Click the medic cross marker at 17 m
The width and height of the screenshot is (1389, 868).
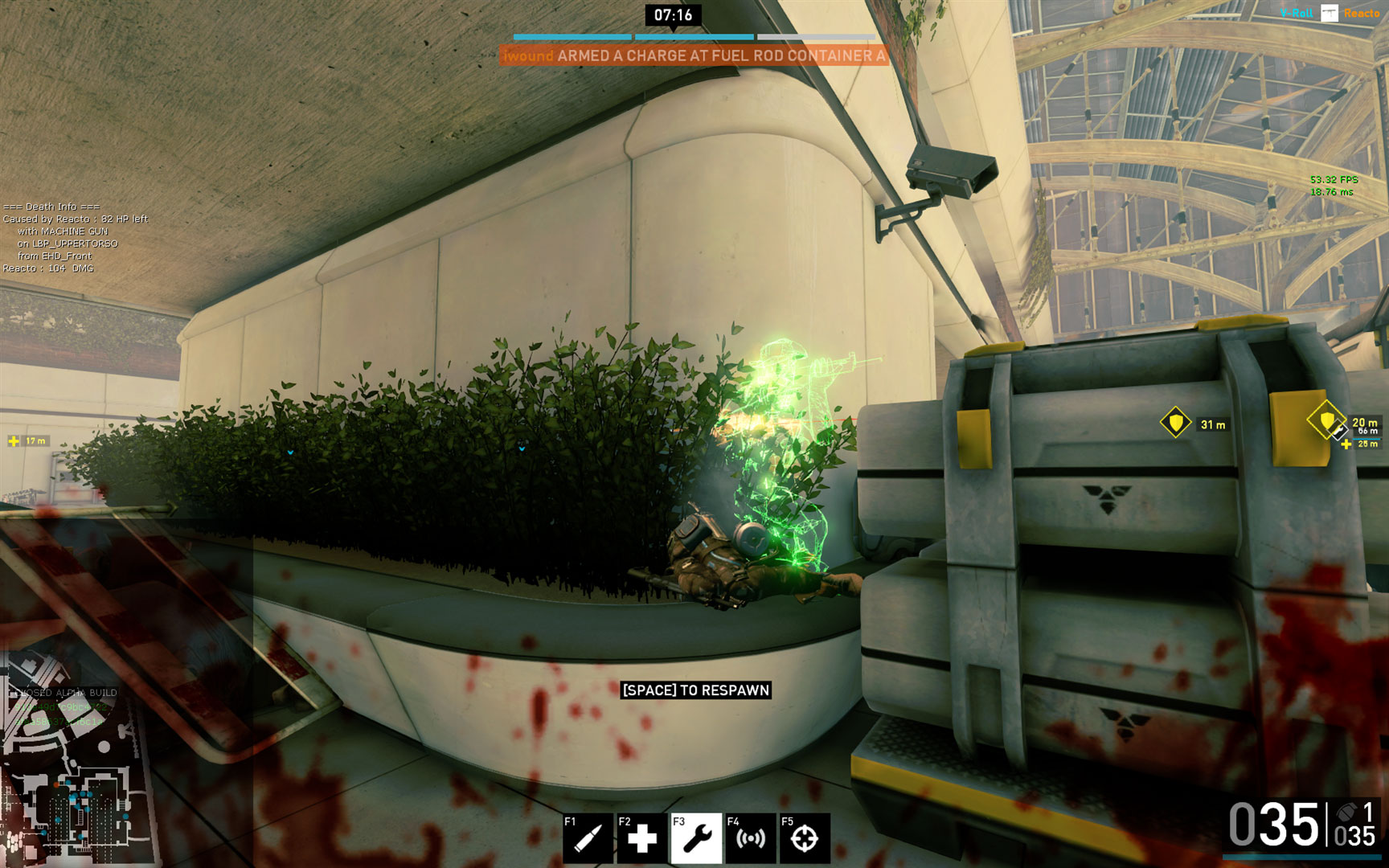click(x=14, y=441)
